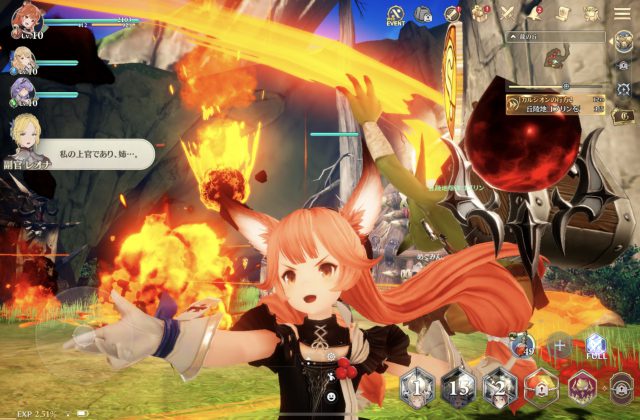
Task: Select the purple-haired party member portrait
Action: 22,91
